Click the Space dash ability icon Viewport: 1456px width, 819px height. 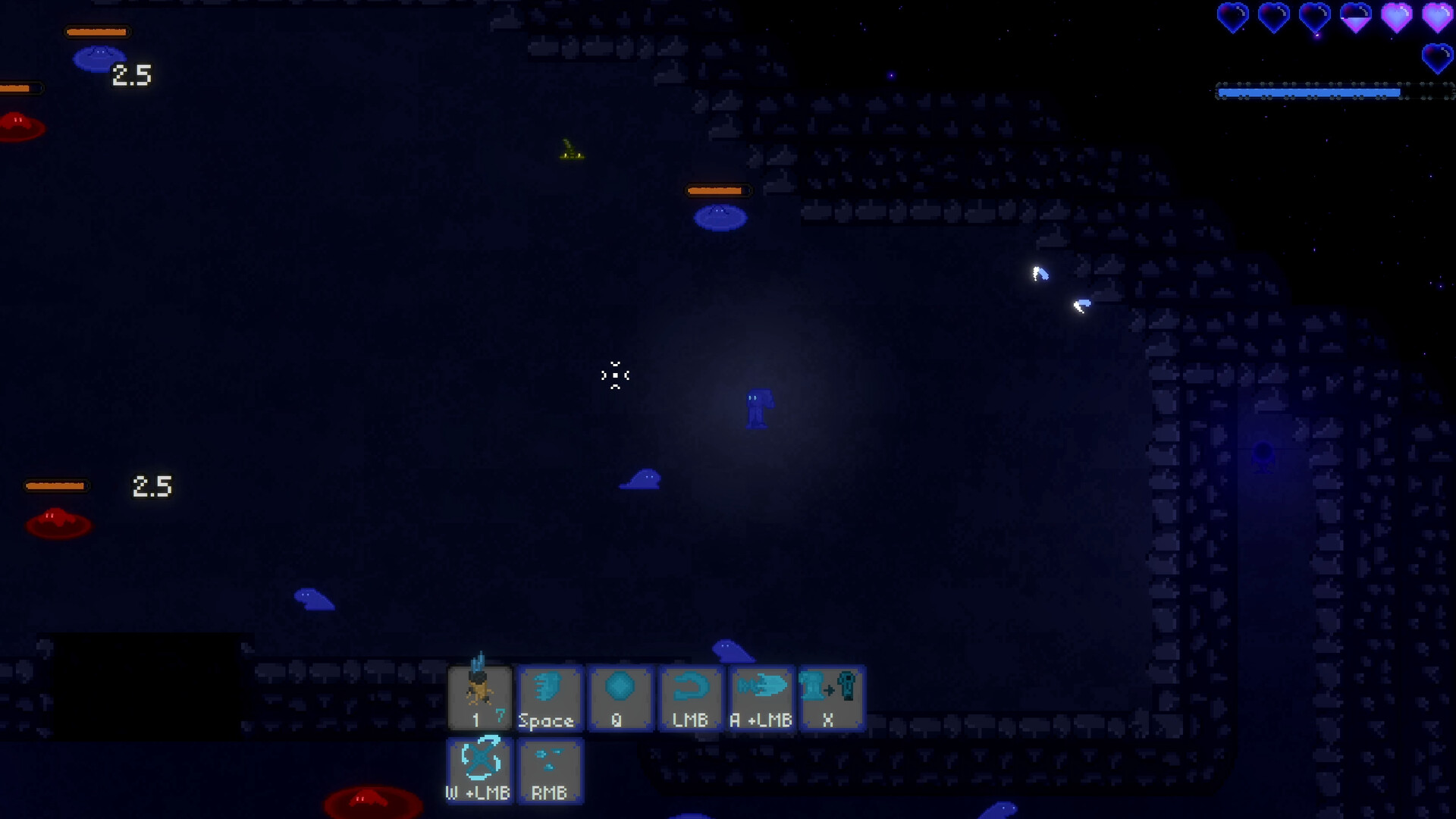tap(550, 694)
